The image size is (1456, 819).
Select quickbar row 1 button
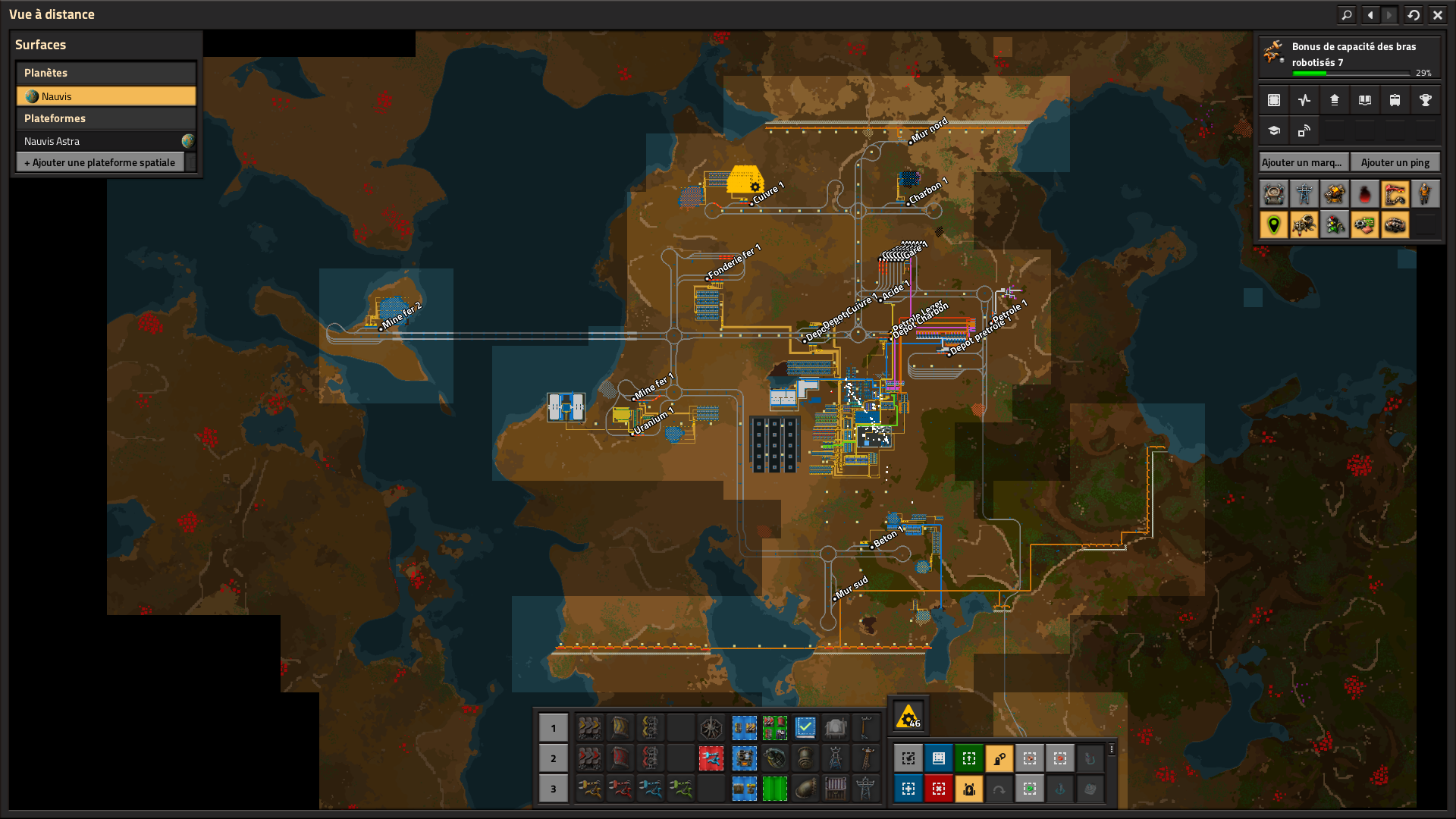pos(554,728)
